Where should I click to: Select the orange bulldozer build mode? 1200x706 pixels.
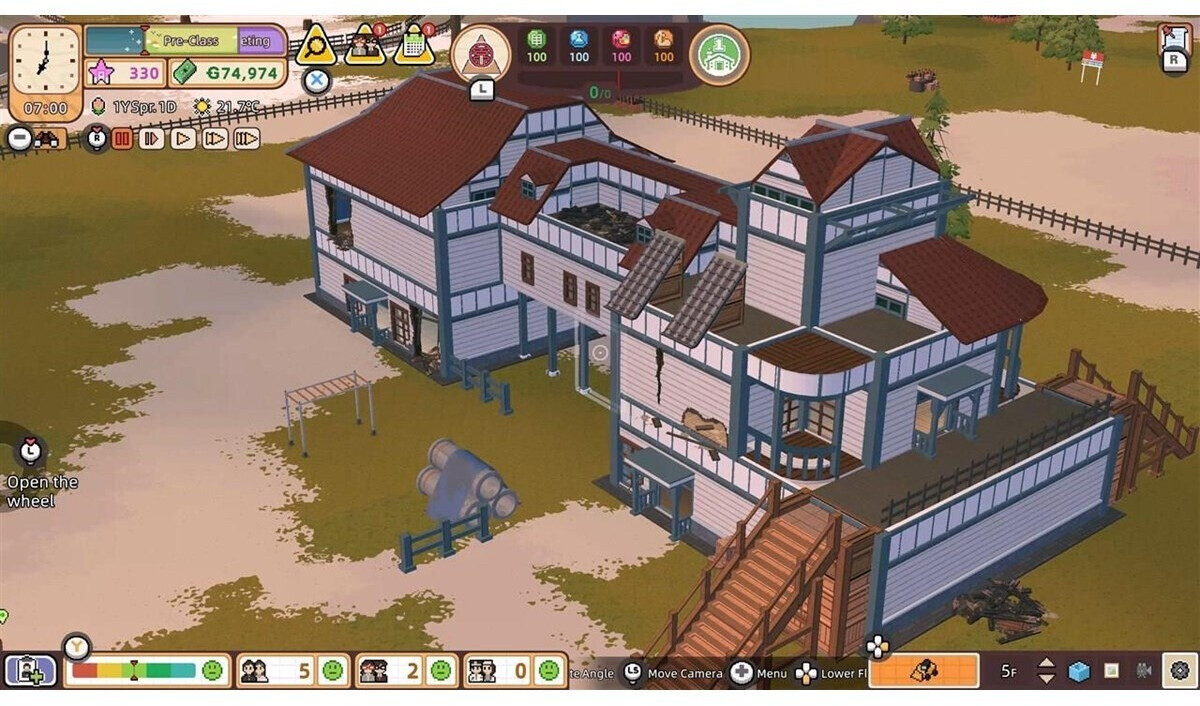(923, 670)
